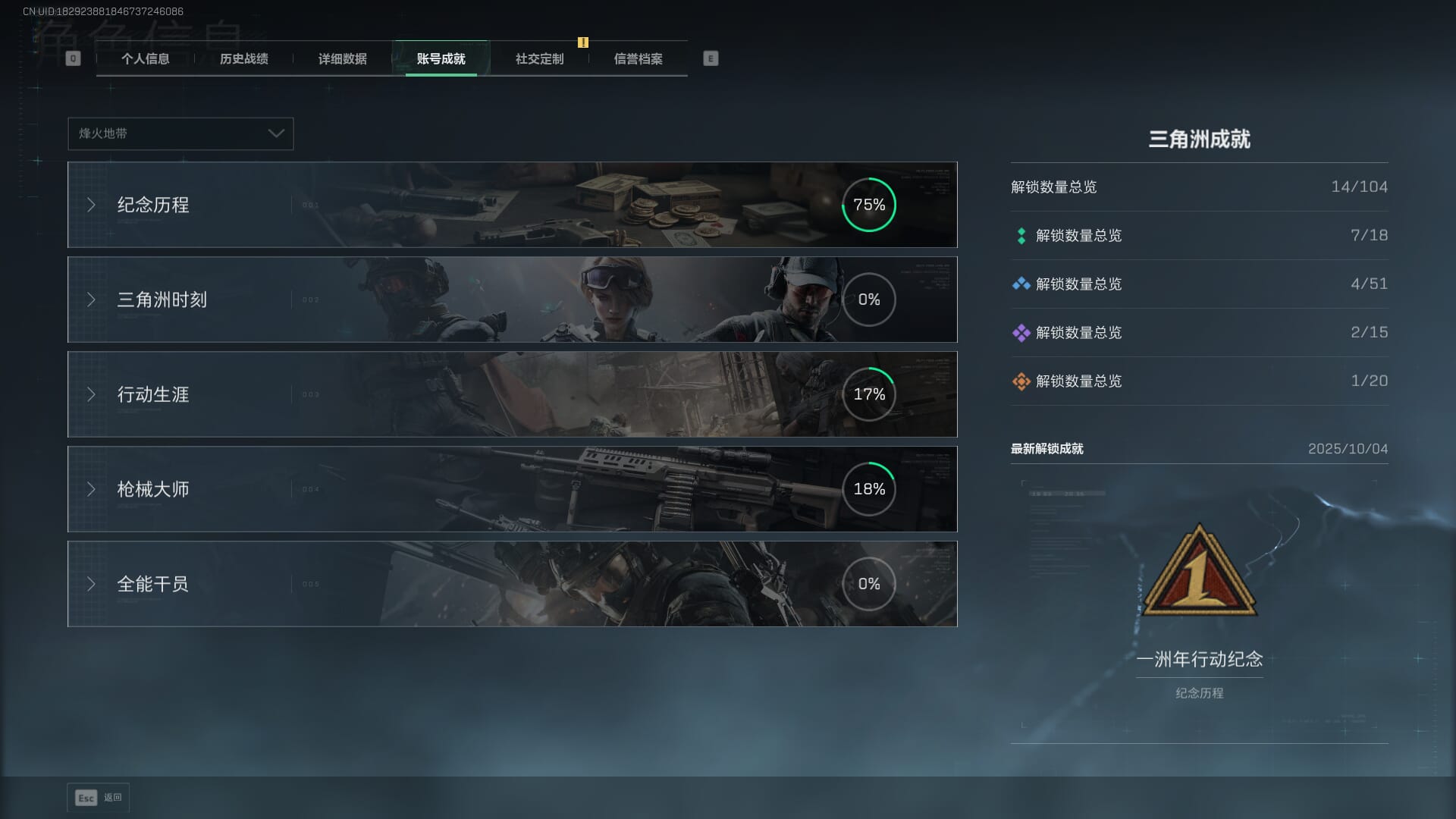This screenshot has width=1456, height=819.
Task: Go to the 社交定制 tab
Action: [x=539, y=59]
